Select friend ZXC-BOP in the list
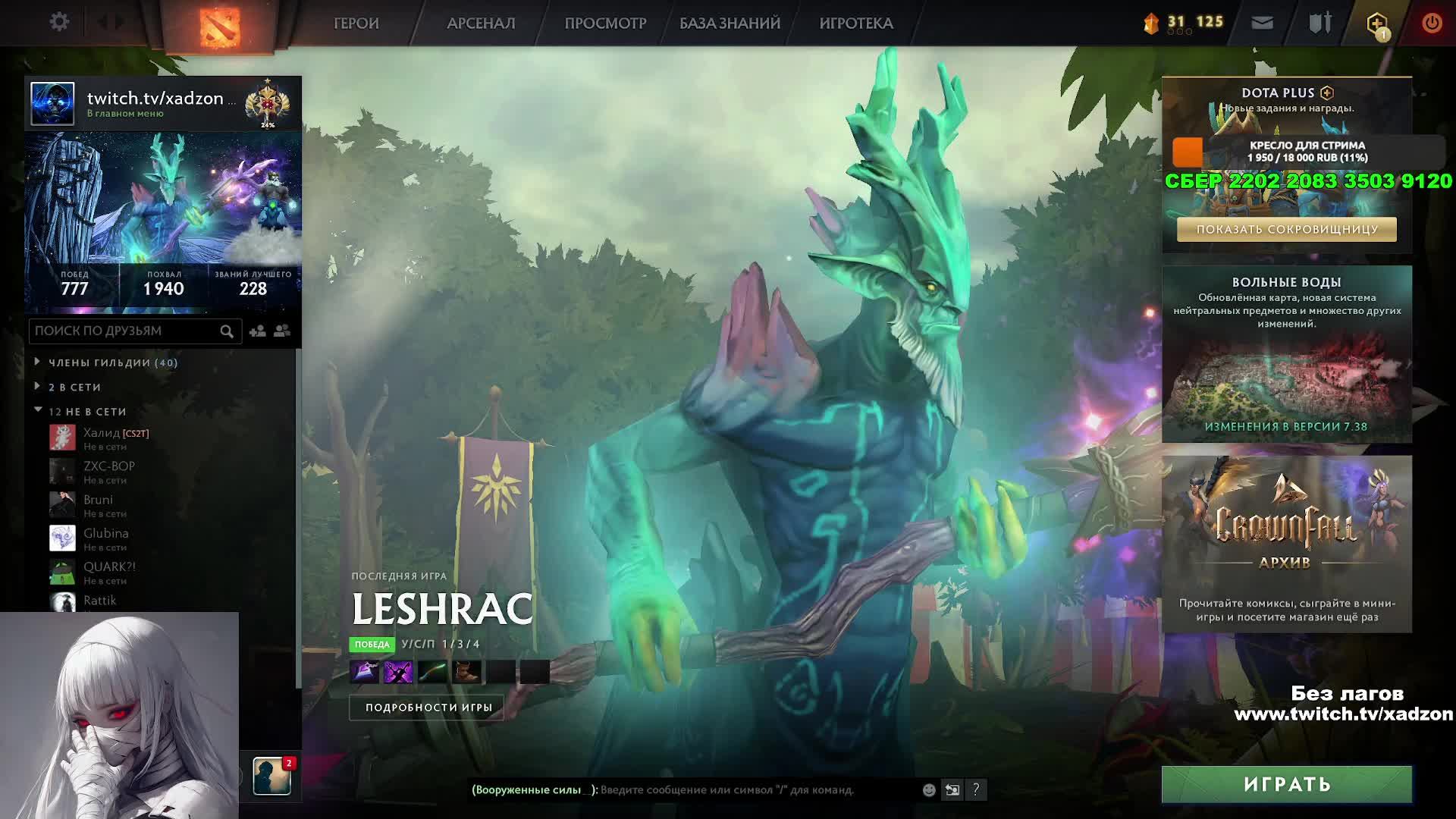The image size is (1456, 819). coord(109,472)
